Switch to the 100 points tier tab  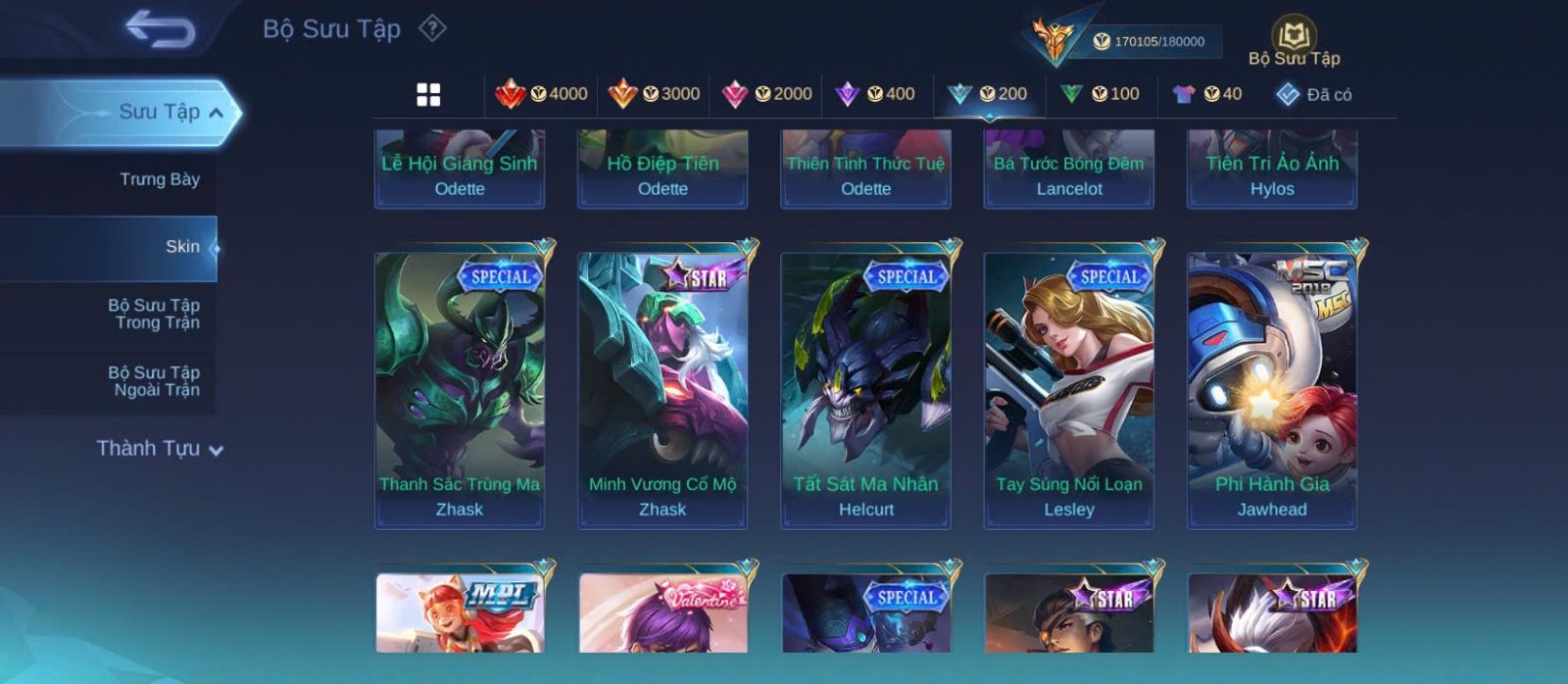1101,94
